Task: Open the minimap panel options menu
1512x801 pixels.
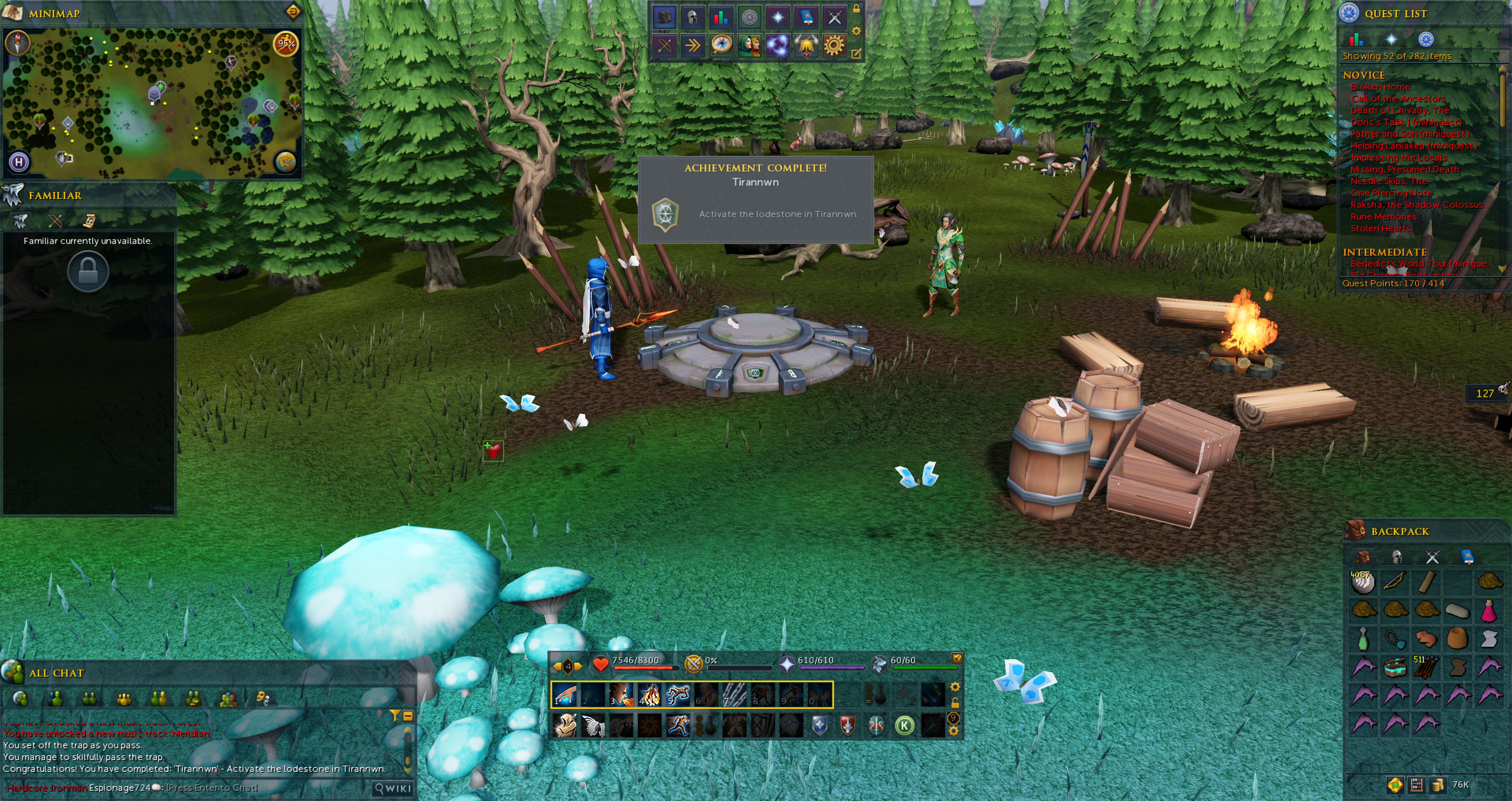Action: [x=292, y=11]
